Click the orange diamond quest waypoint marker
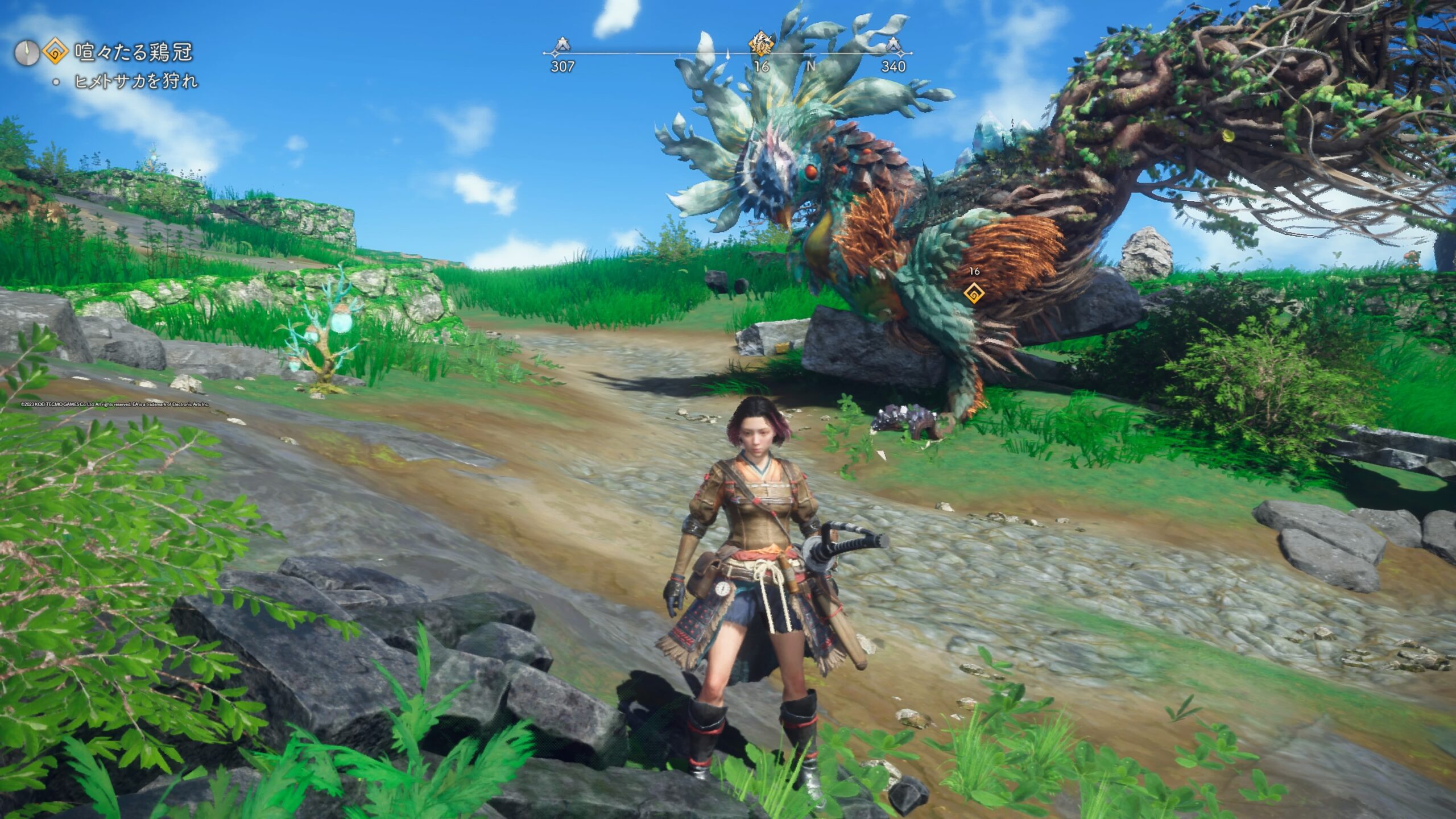The height and width of the screenshot is (819, 1456). pos(974,293)
